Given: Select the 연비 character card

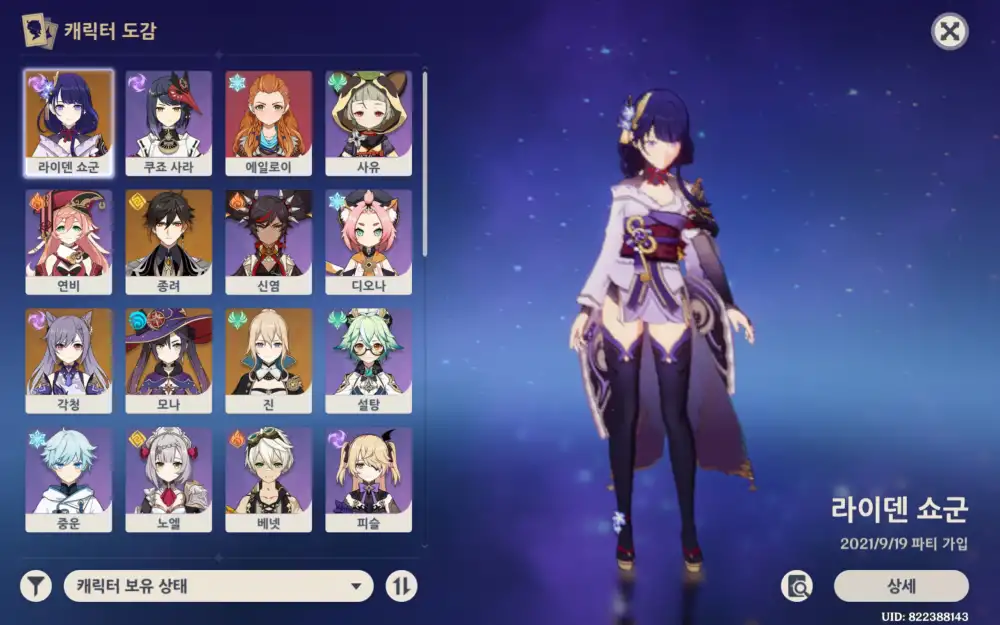Looking at the screenshot, I should tap(69, 241).
